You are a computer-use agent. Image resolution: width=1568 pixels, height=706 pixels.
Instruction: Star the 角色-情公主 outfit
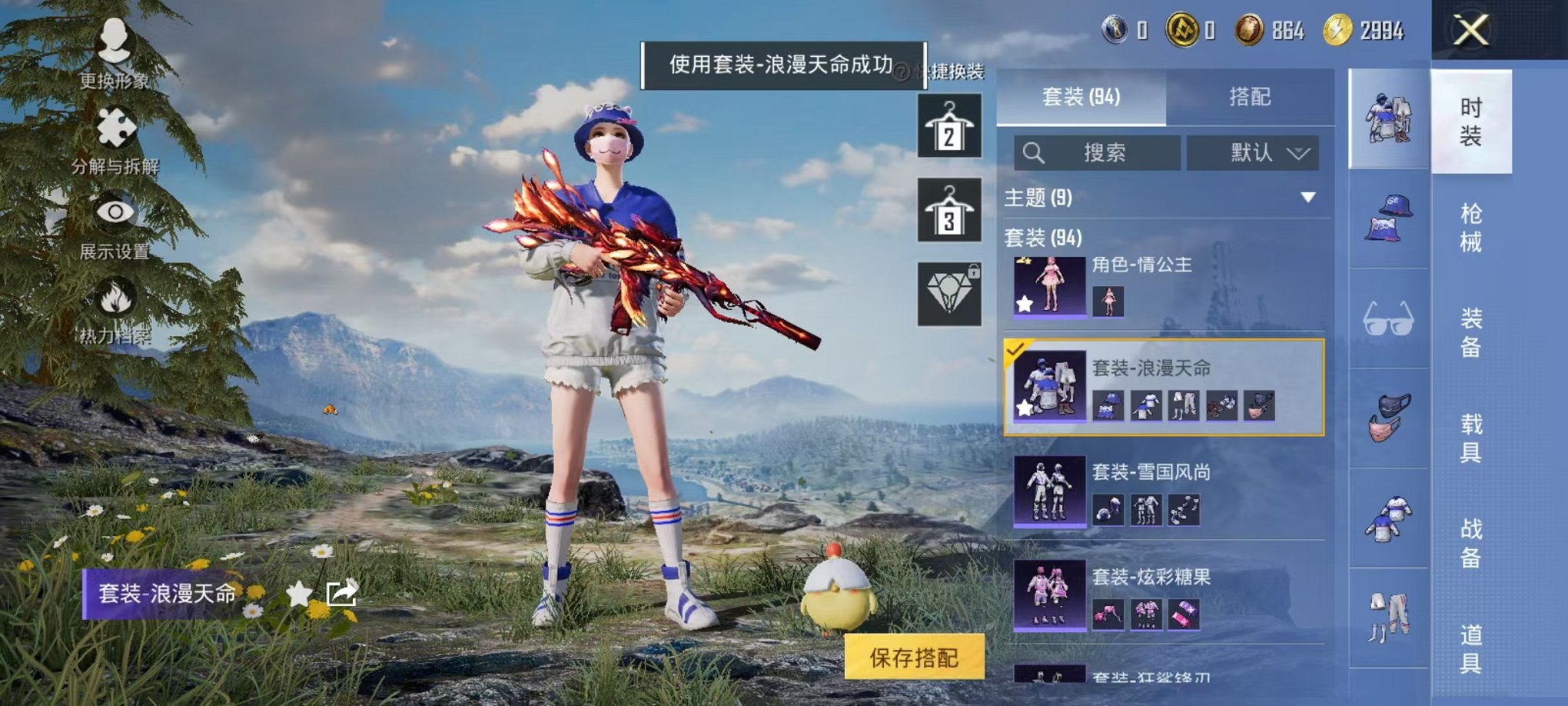pyautogui.click(x=1023, y=304)
